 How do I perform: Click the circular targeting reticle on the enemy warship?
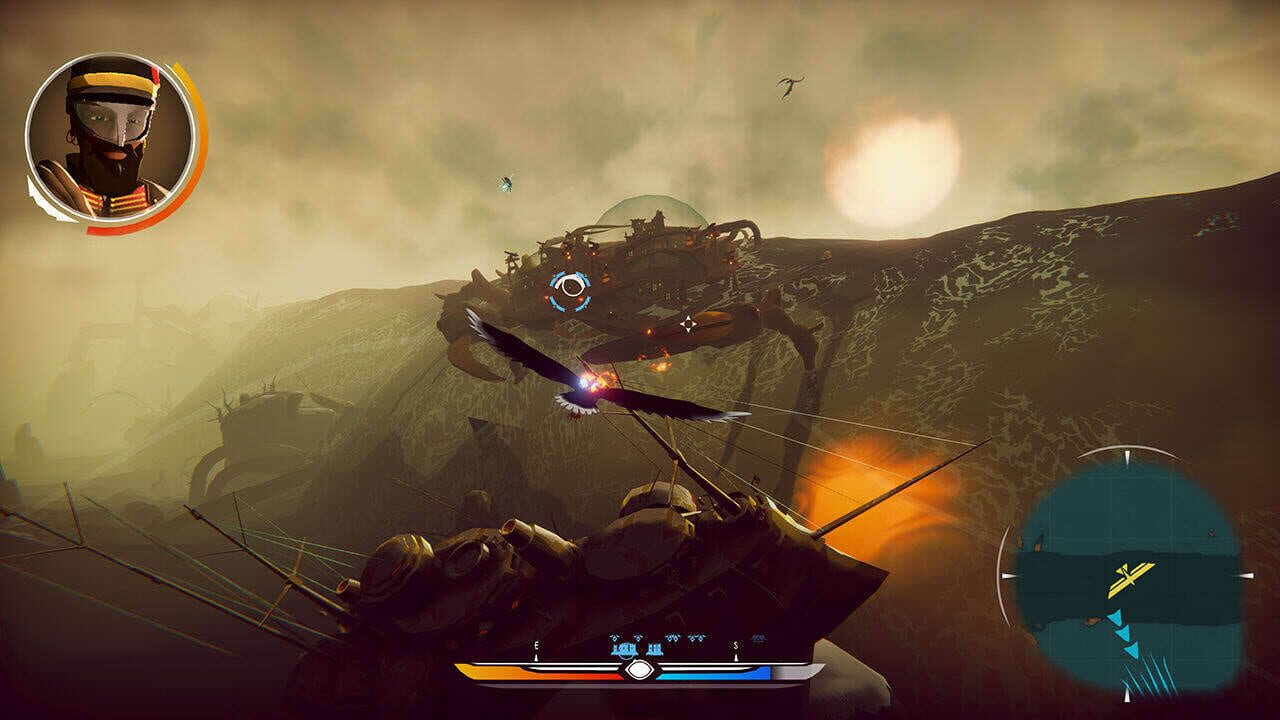(572, 289)
